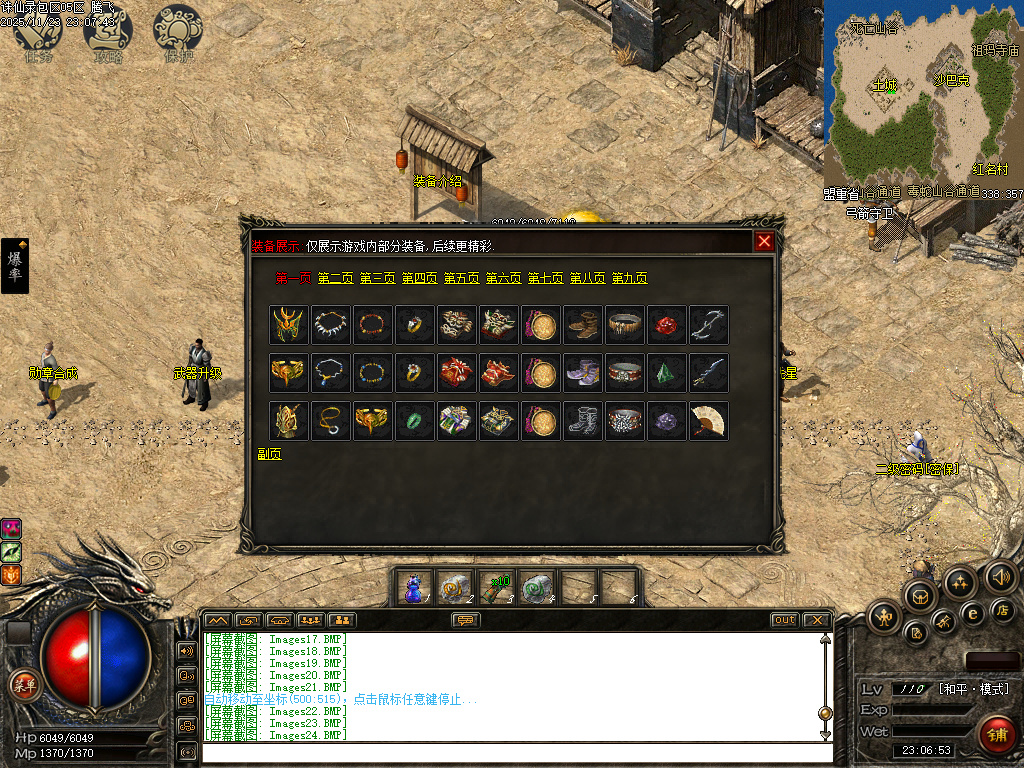
Task: Click the minimap
Action: coord(922,95)
